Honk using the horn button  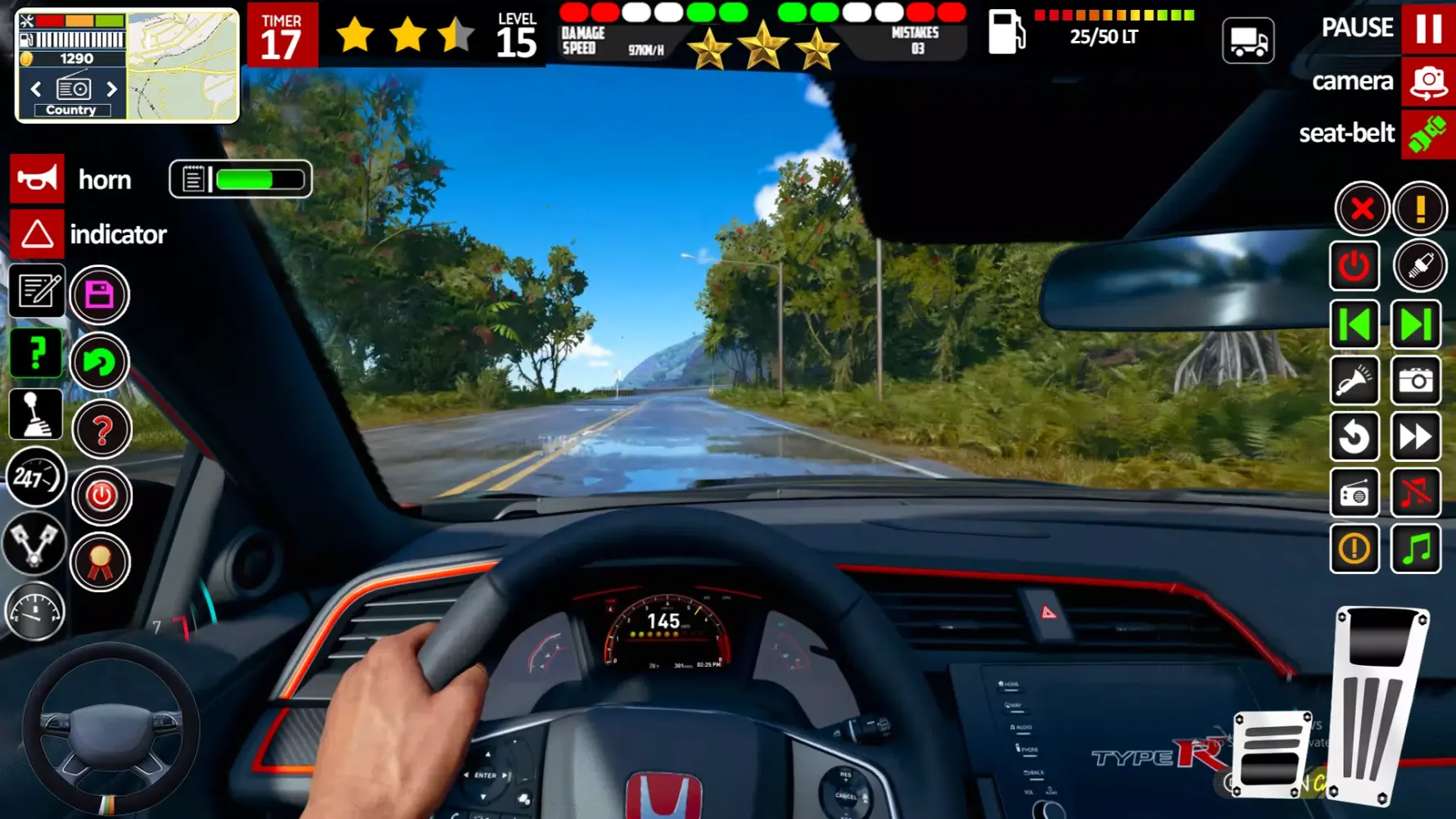[x=37, y=179]
